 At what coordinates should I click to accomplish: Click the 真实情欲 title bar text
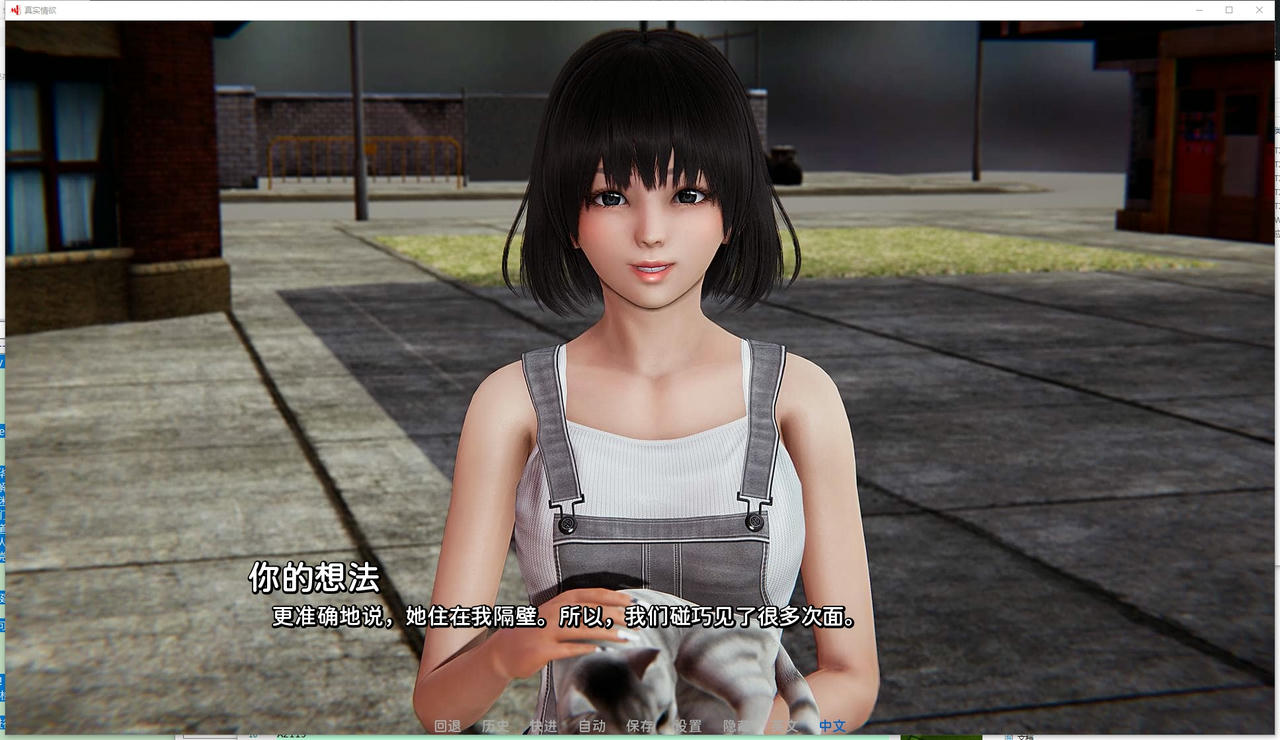pyautogui.click(x=40, y=9)
